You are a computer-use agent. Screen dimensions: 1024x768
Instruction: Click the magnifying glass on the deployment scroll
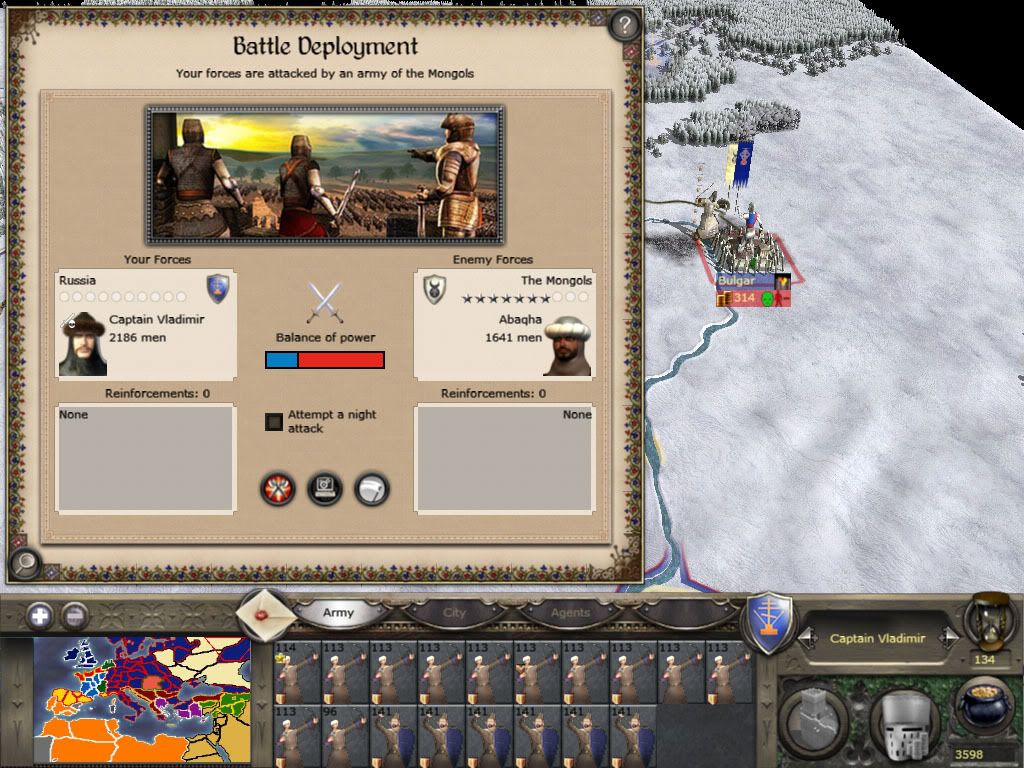tap(24, 565)
